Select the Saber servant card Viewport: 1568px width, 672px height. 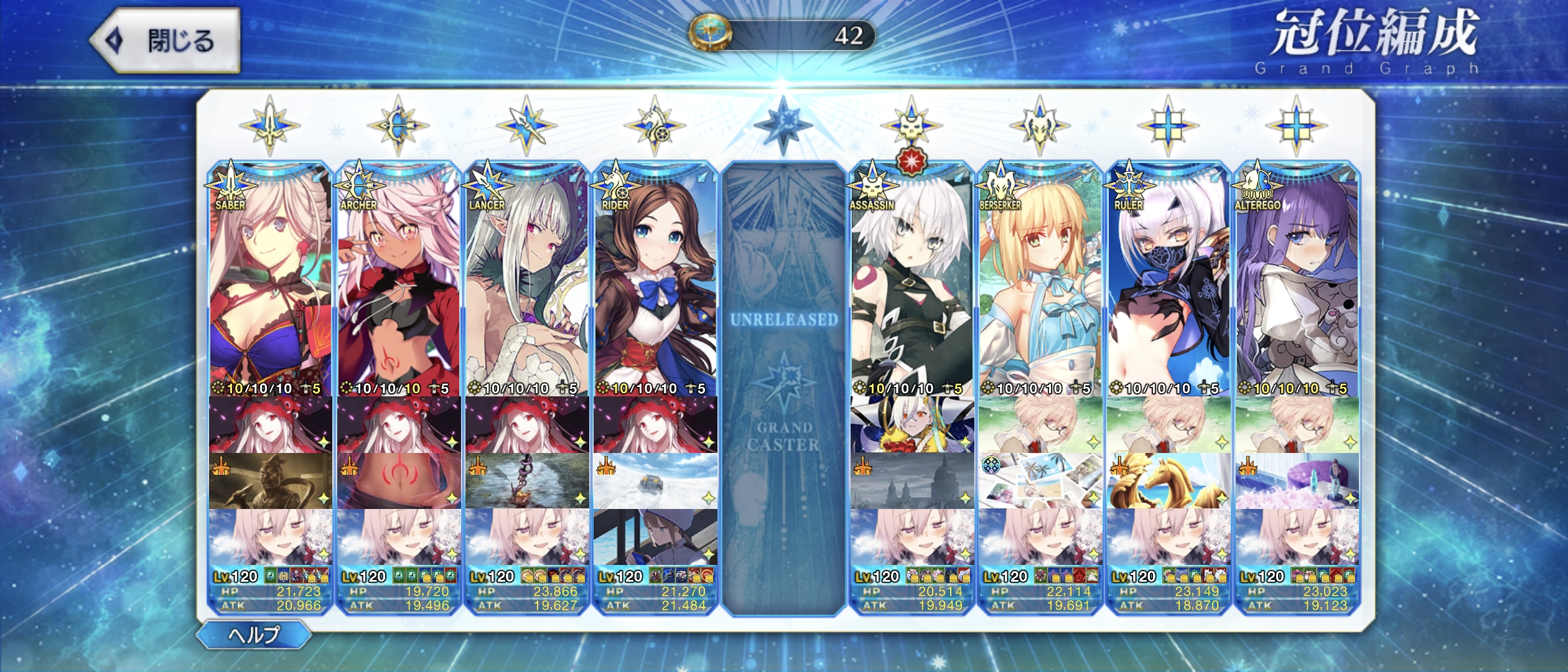[271, 280]
